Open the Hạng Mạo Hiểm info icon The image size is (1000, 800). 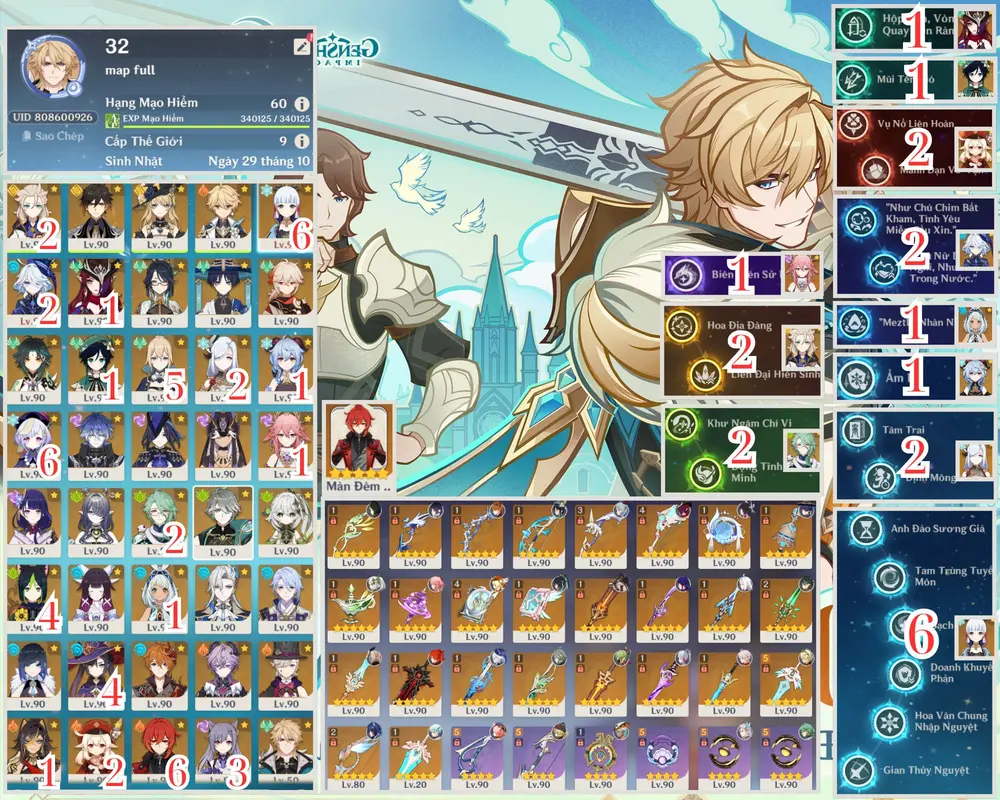tap(301, 103)
